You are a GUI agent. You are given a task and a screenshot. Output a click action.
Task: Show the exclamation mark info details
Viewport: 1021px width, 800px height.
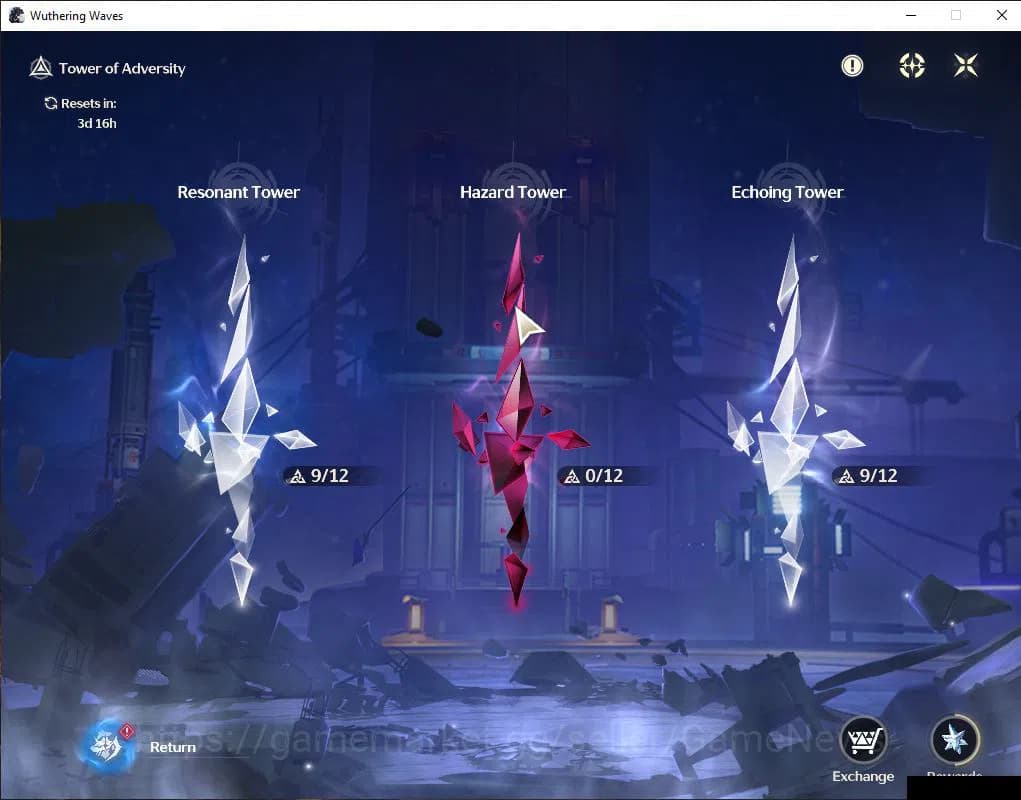tap(852, 66)
